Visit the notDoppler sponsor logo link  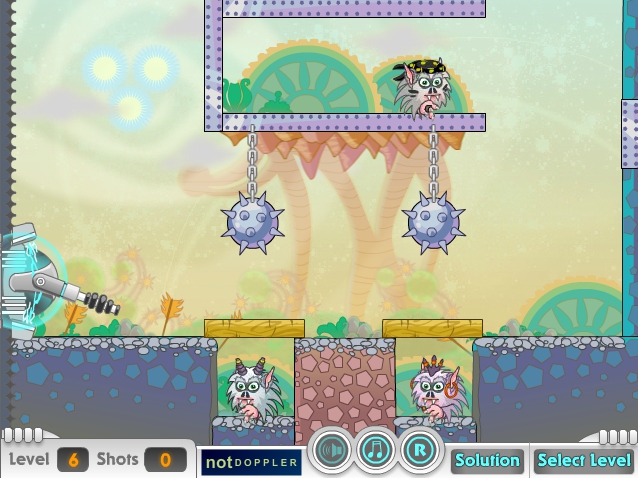pyautogui.click(x=251, y=462)
